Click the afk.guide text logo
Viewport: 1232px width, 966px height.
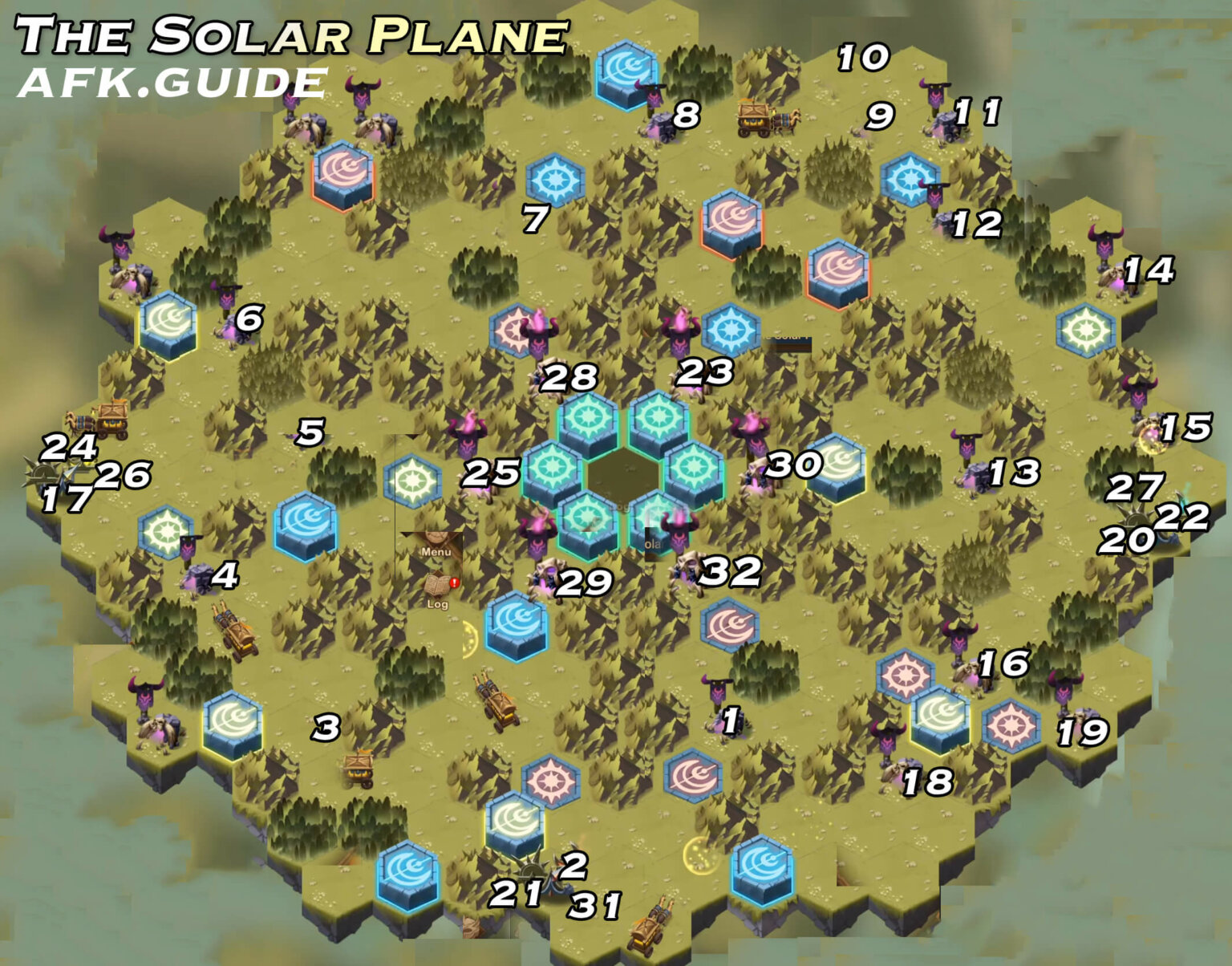172,80
